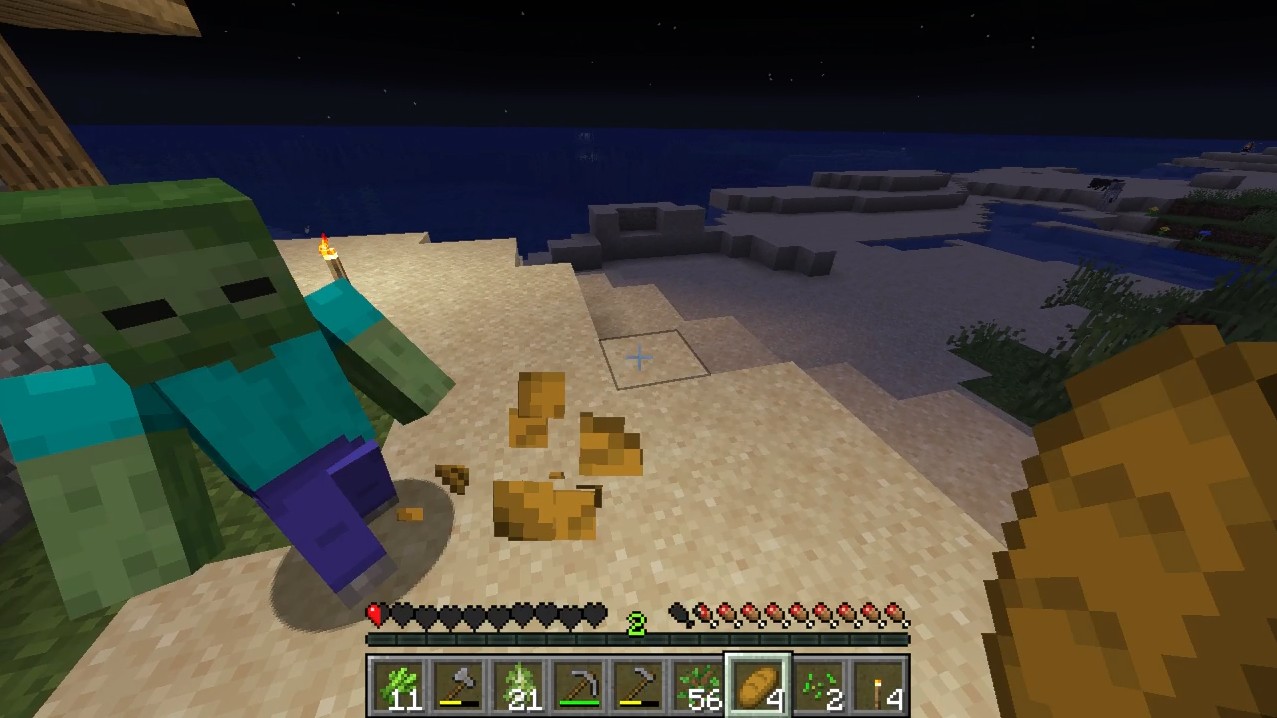The image size is (1277, 718).
Task: Select the stack of 21 pale green plants
Action: [x=517, y=686]
